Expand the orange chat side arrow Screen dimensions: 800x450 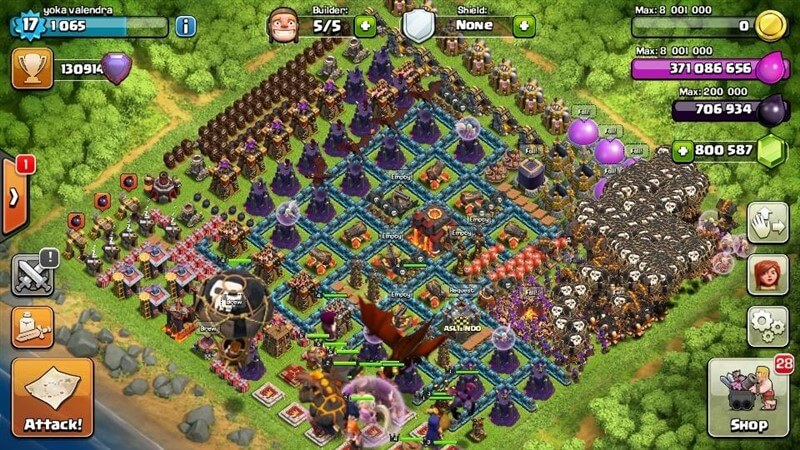[x=12, y=196]
